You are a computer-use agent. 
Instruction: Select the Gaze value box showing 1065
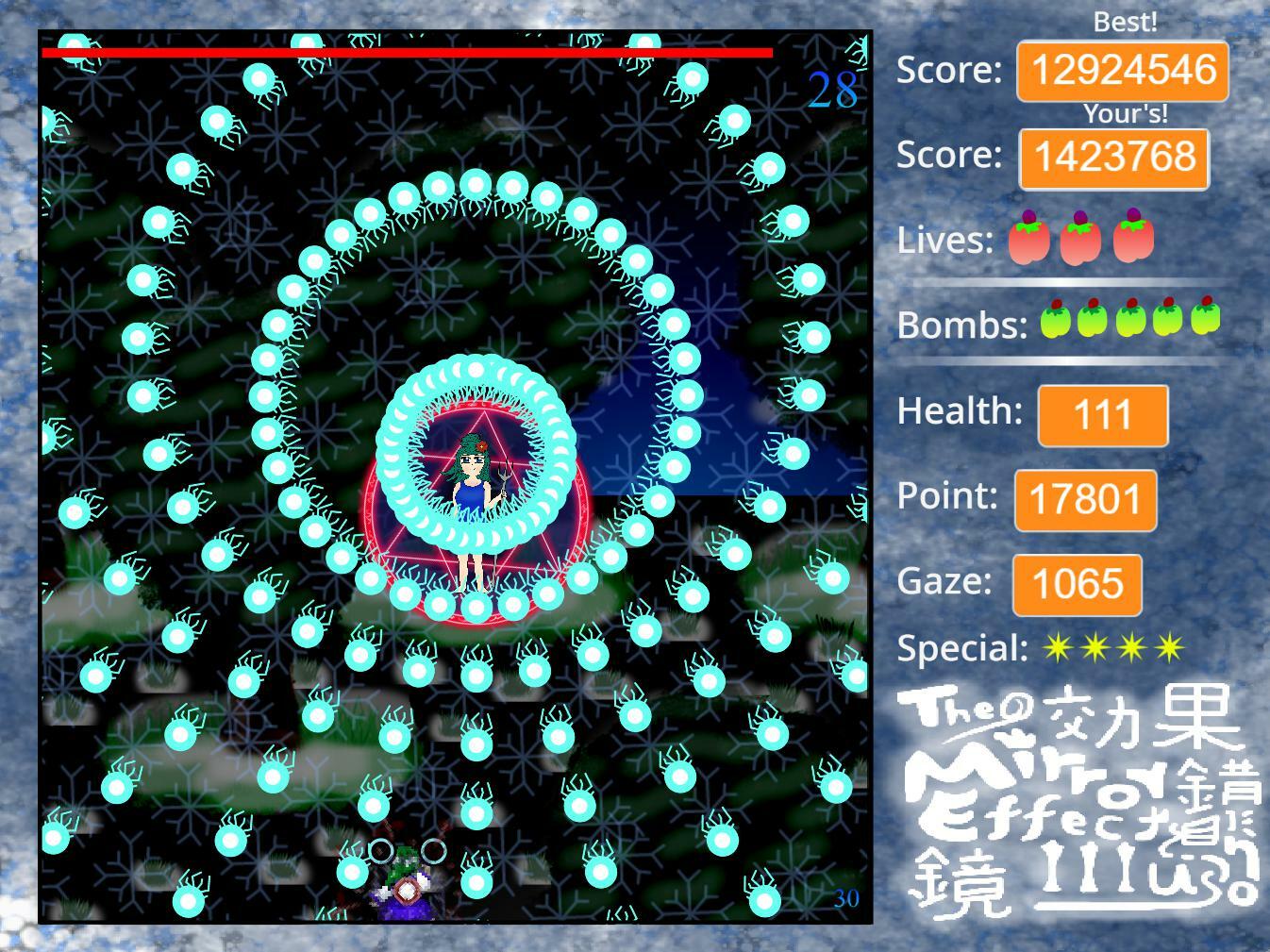click(1078, 584)
